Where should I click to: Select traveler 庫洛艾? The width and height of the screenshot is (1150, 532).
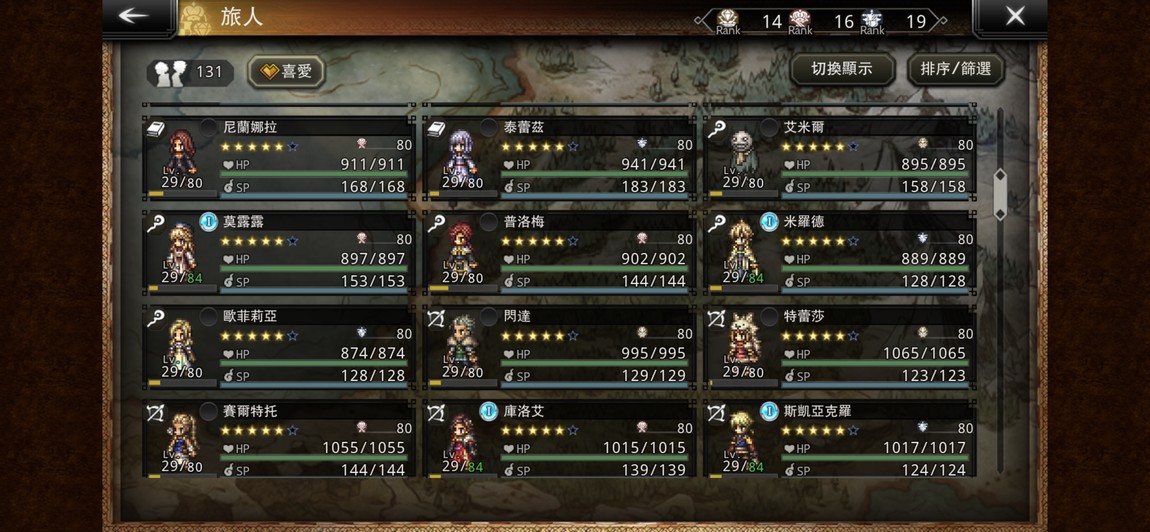point(558,438)
